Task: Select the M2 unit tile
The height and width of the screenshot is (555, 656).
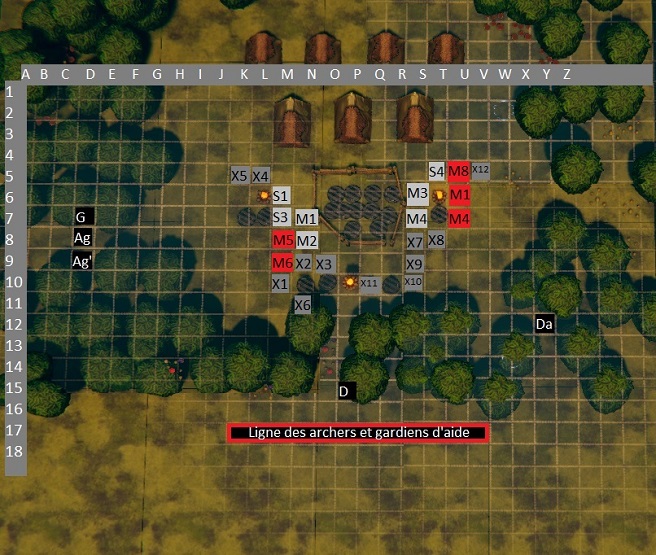Action: 306,240
